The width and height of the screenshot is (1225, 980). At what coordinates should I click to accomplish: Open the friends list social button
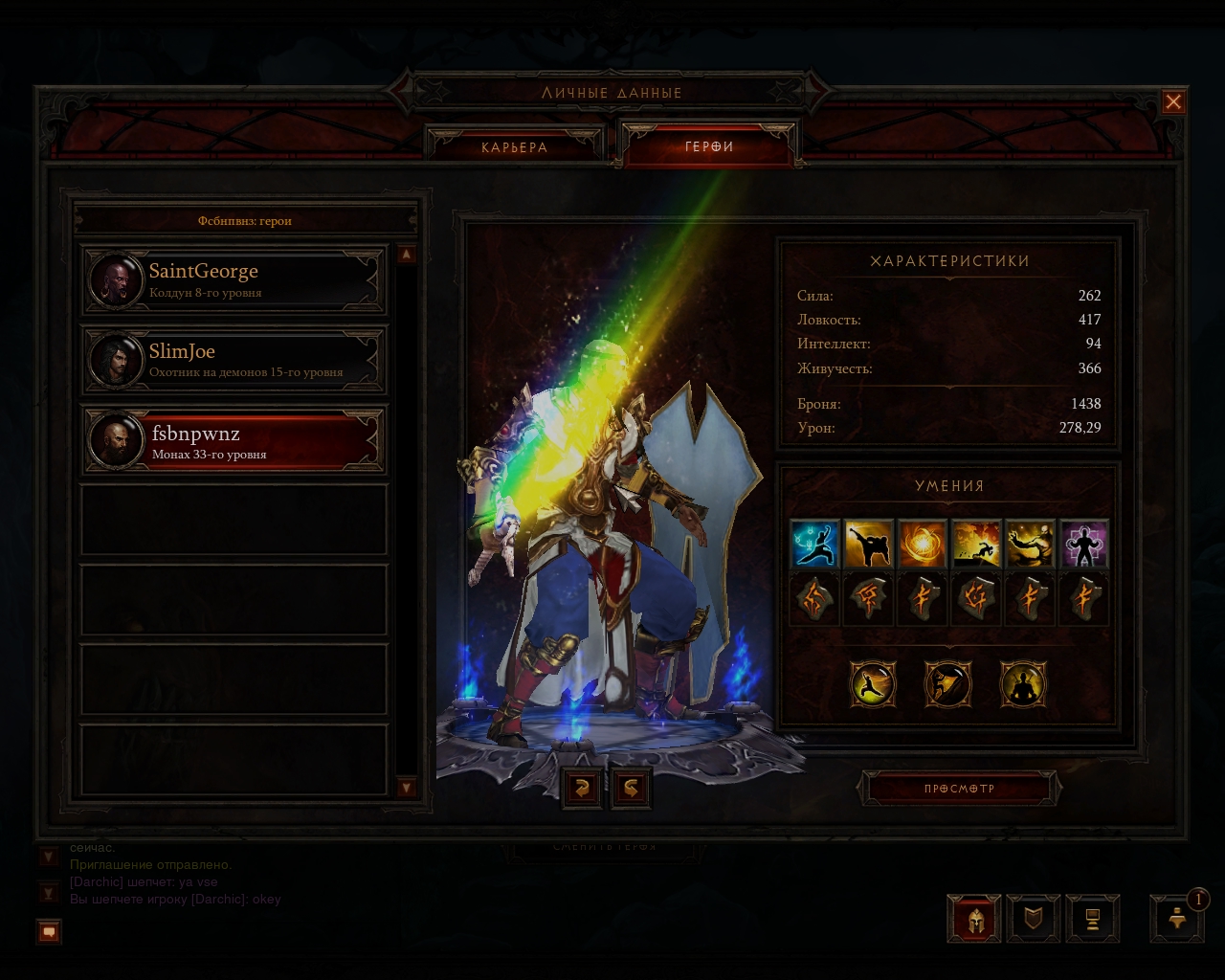(1178, 919)
